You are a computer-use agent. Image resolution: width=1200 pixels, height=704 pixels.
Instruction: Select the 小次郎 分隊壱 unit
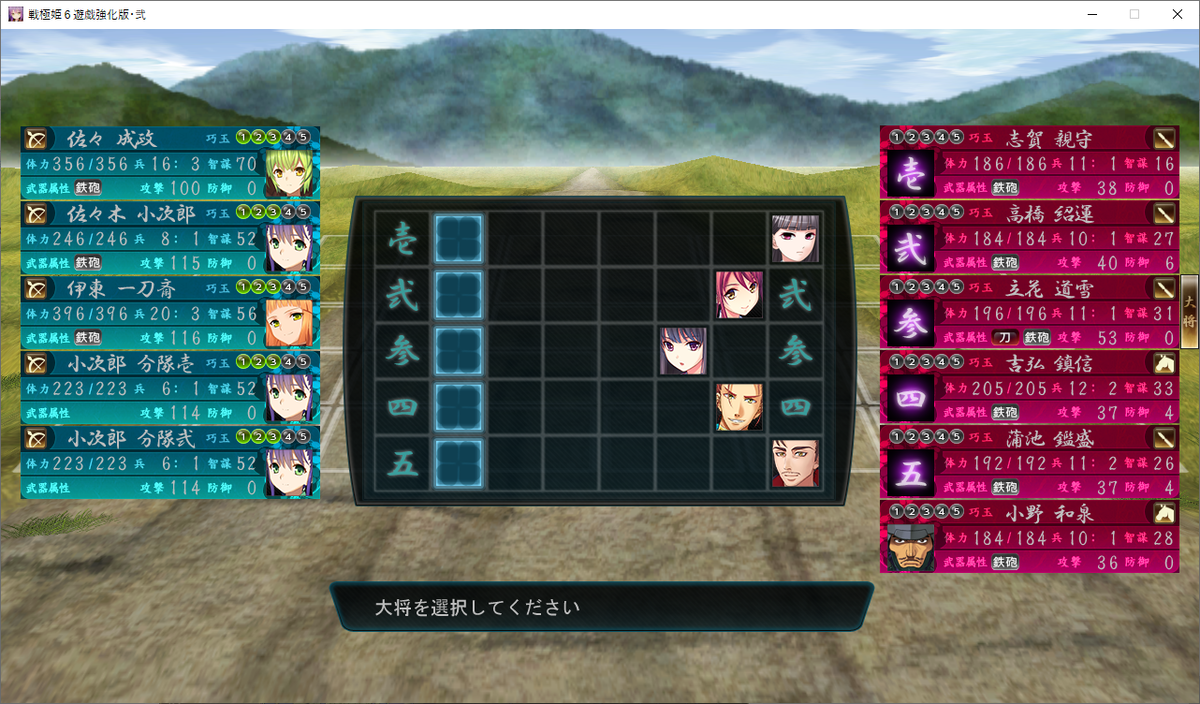coord(170,387)
